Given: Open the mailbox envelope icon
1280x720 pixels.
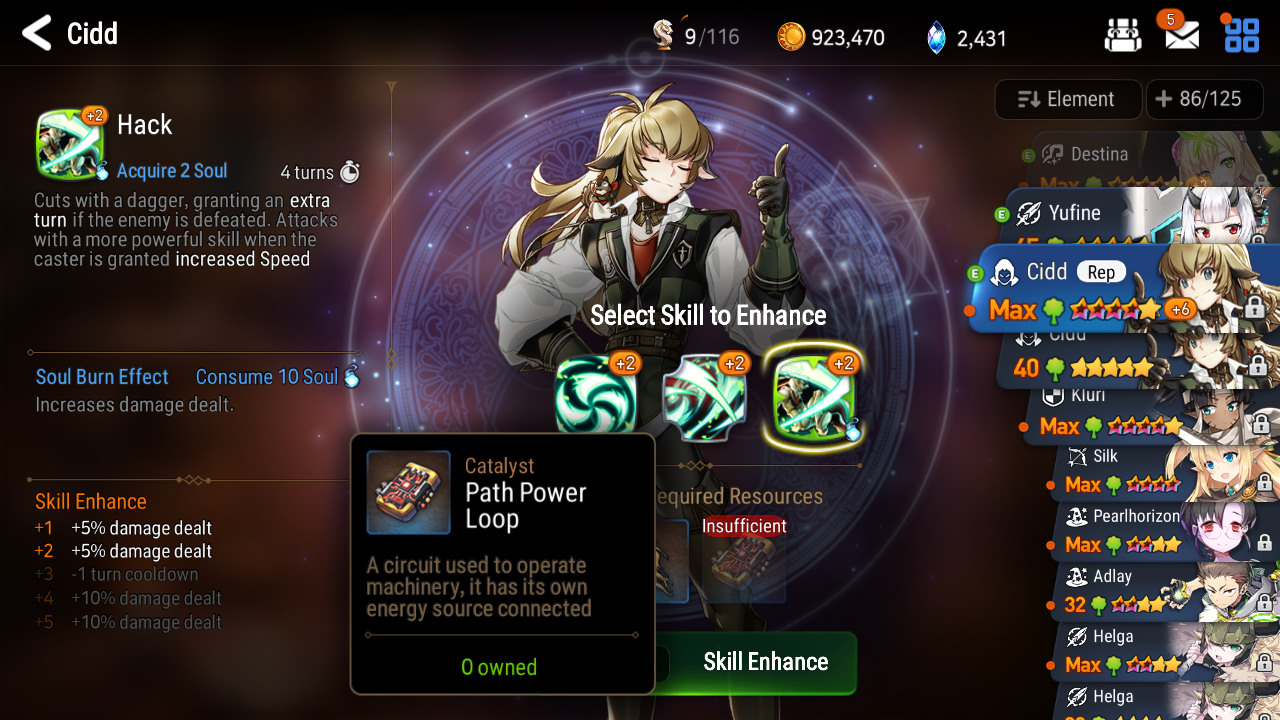Looking at the screenshot, I should (x=1182, y=35).
